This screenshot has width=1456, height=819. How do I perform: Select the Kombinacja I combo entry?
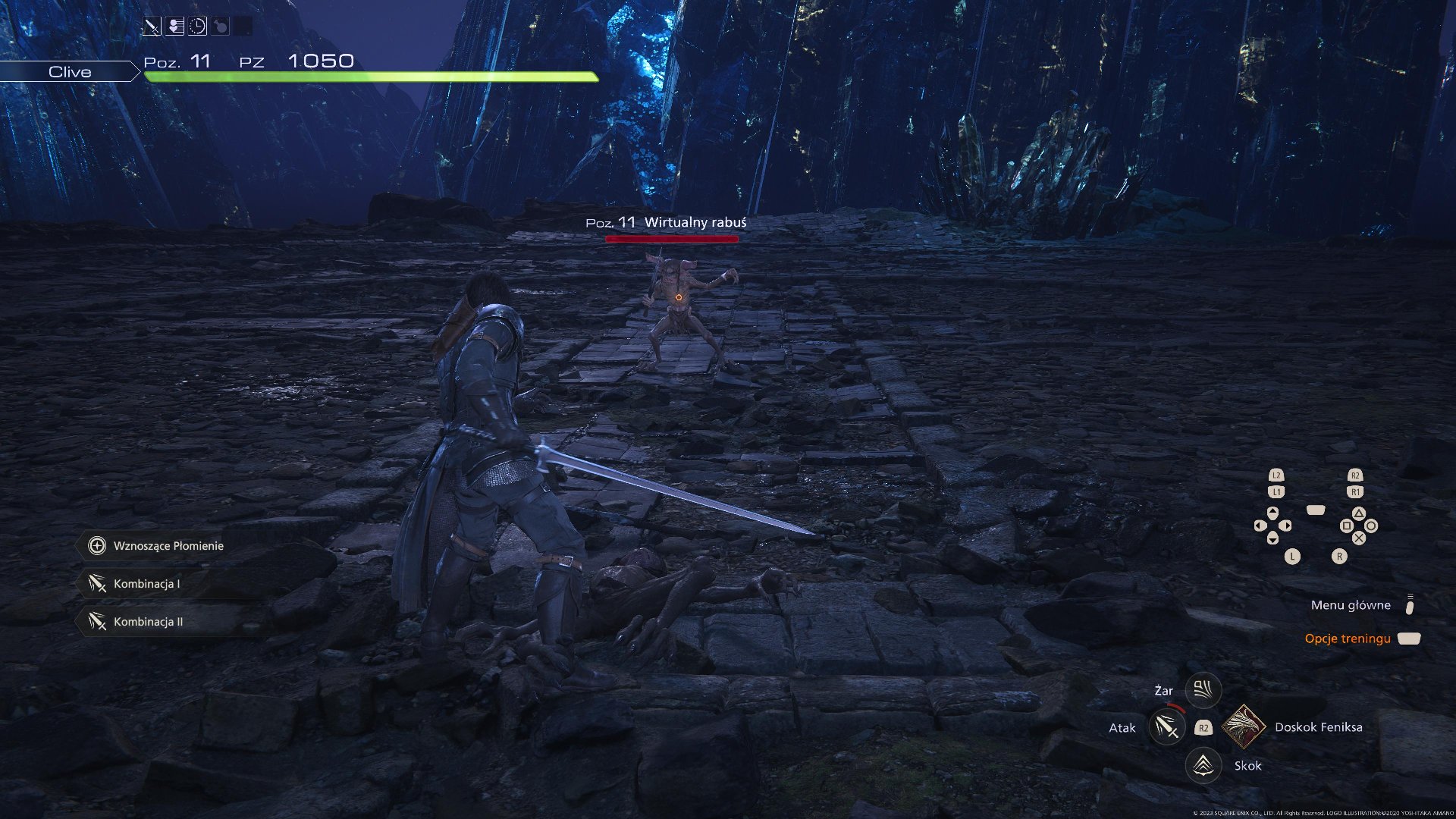click(136, 584)
